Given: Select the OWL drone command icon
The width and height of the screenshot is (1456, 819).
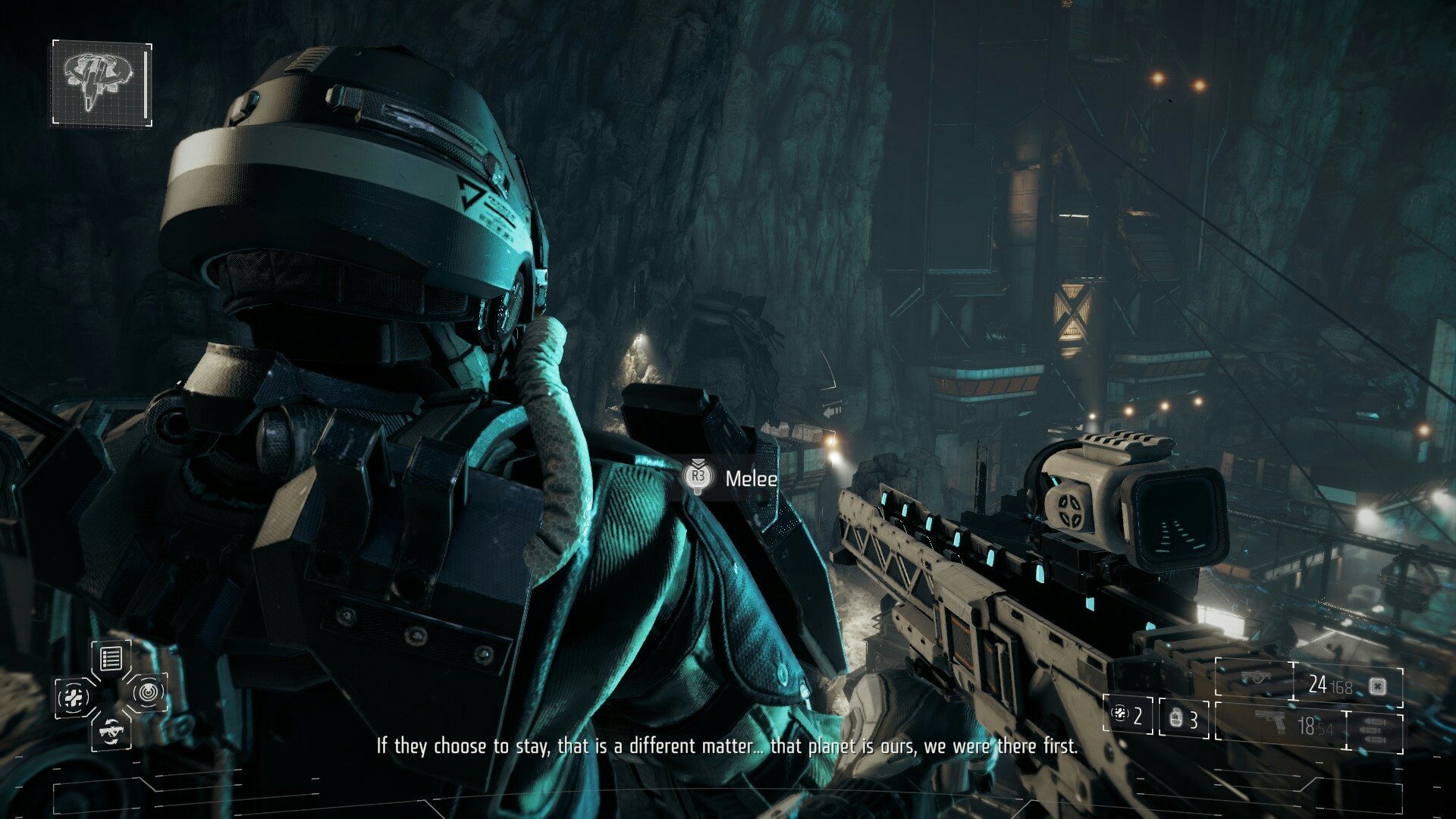Looking at the screenshot, I should [x=148, y=692].
